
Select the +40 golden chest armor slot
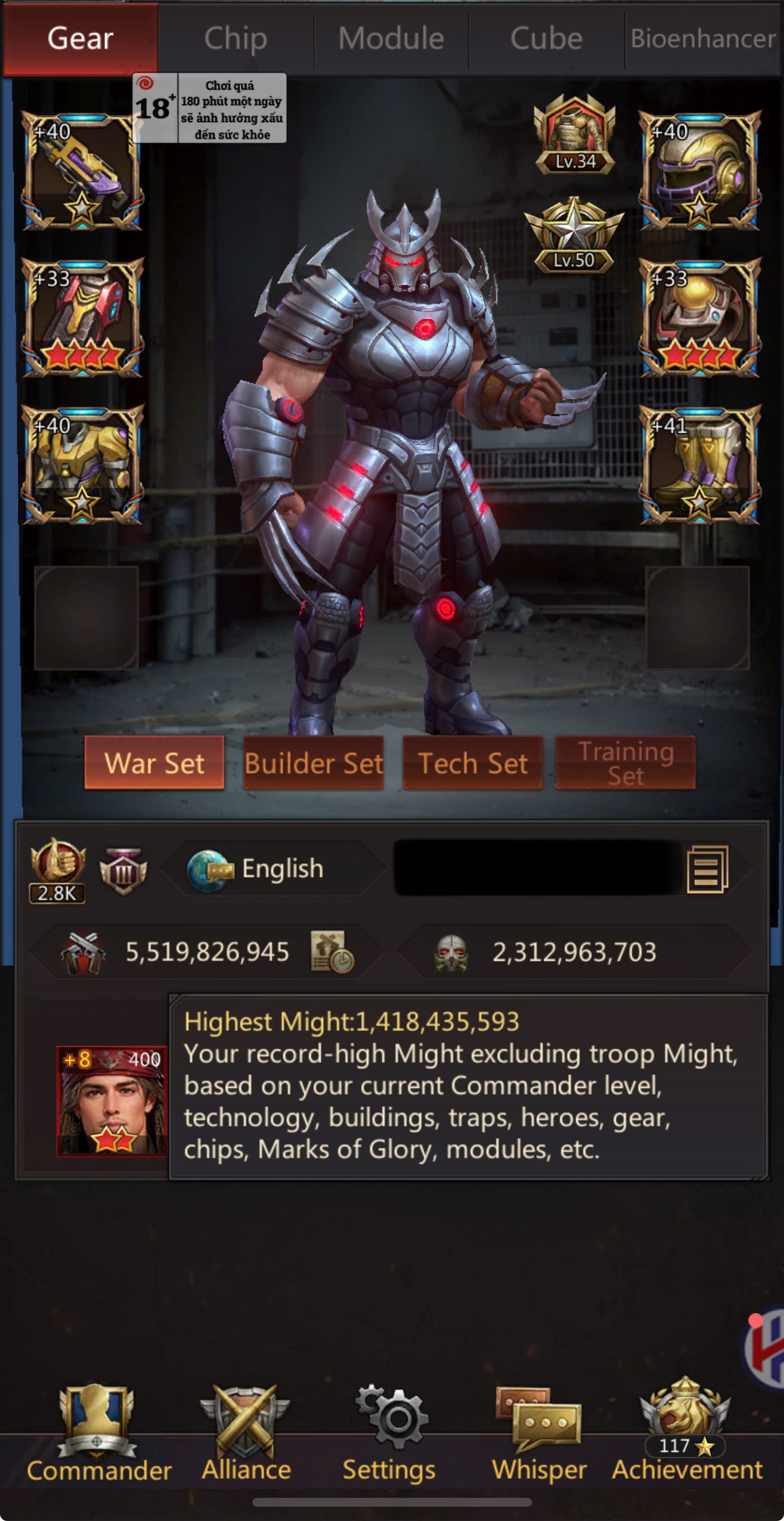(82, 465)
